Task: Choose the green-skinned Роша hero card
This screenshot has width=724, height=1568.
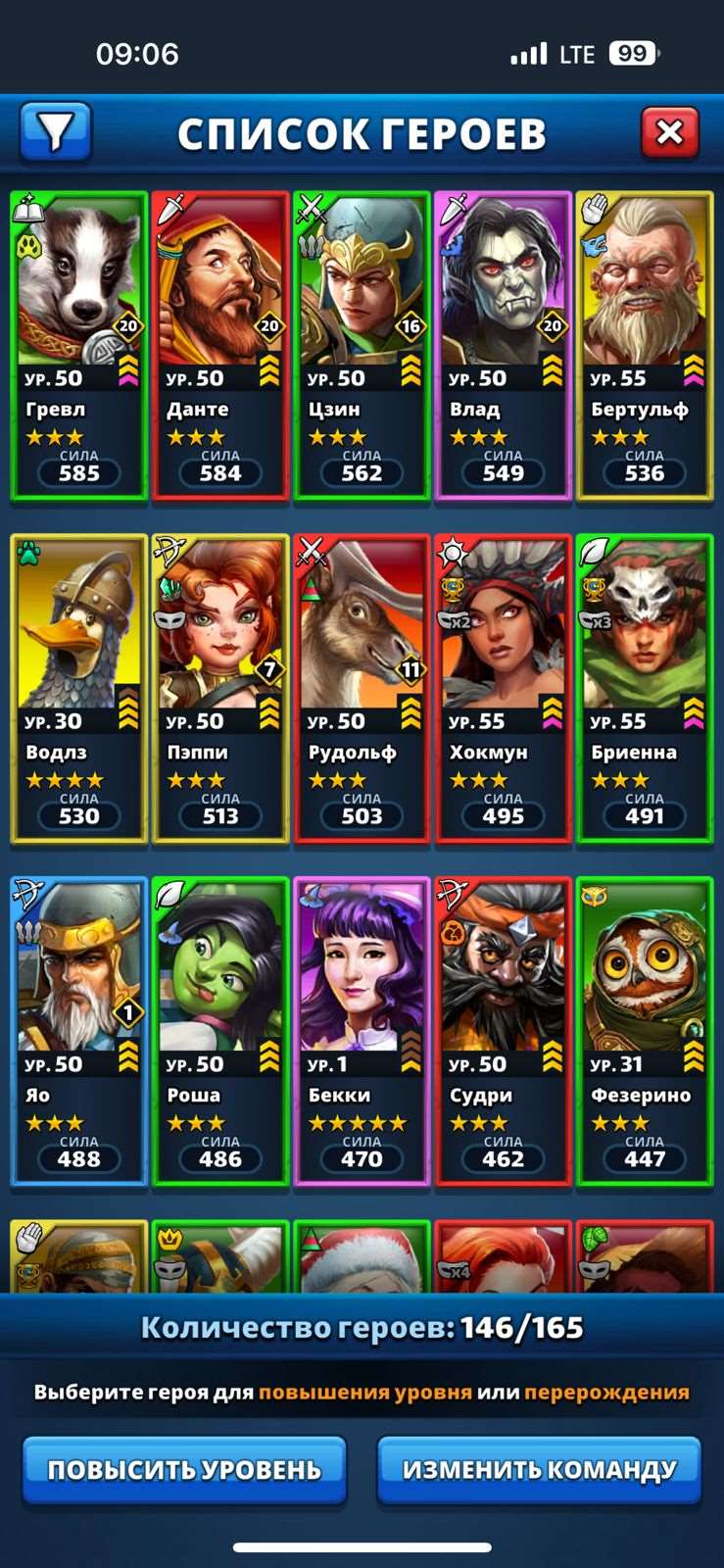Action: pyautogui.click(x=220, y=1032)
